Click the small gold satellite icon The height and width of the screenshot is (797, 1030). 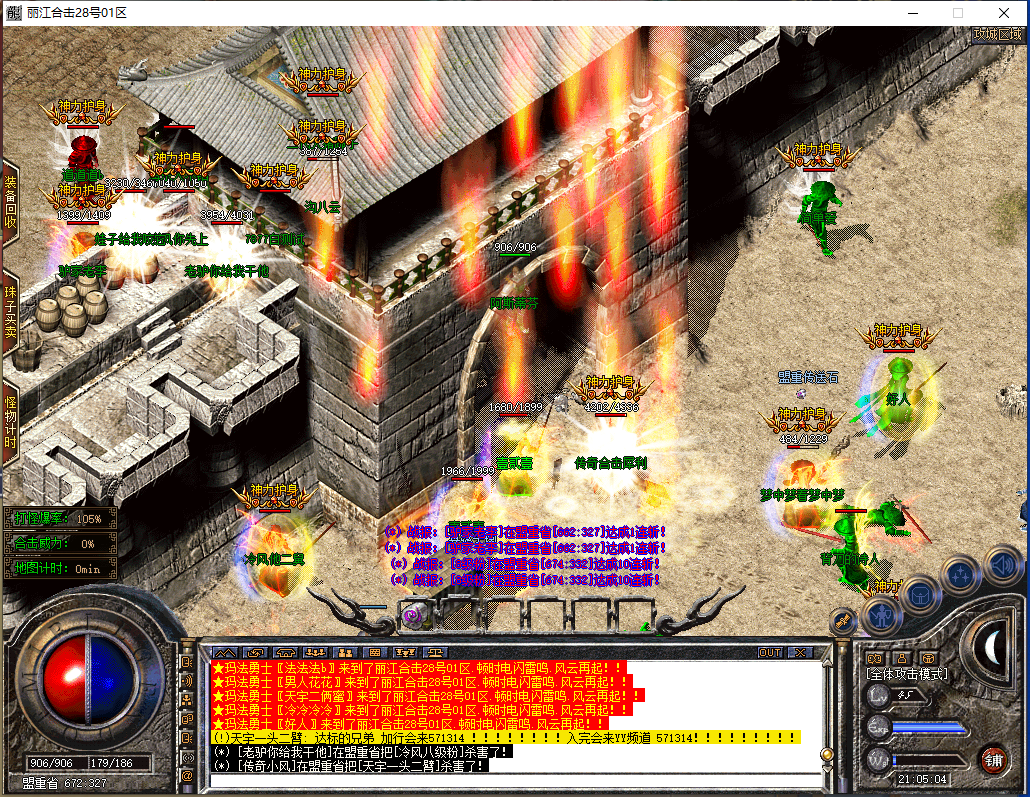[x=844, y=622]
